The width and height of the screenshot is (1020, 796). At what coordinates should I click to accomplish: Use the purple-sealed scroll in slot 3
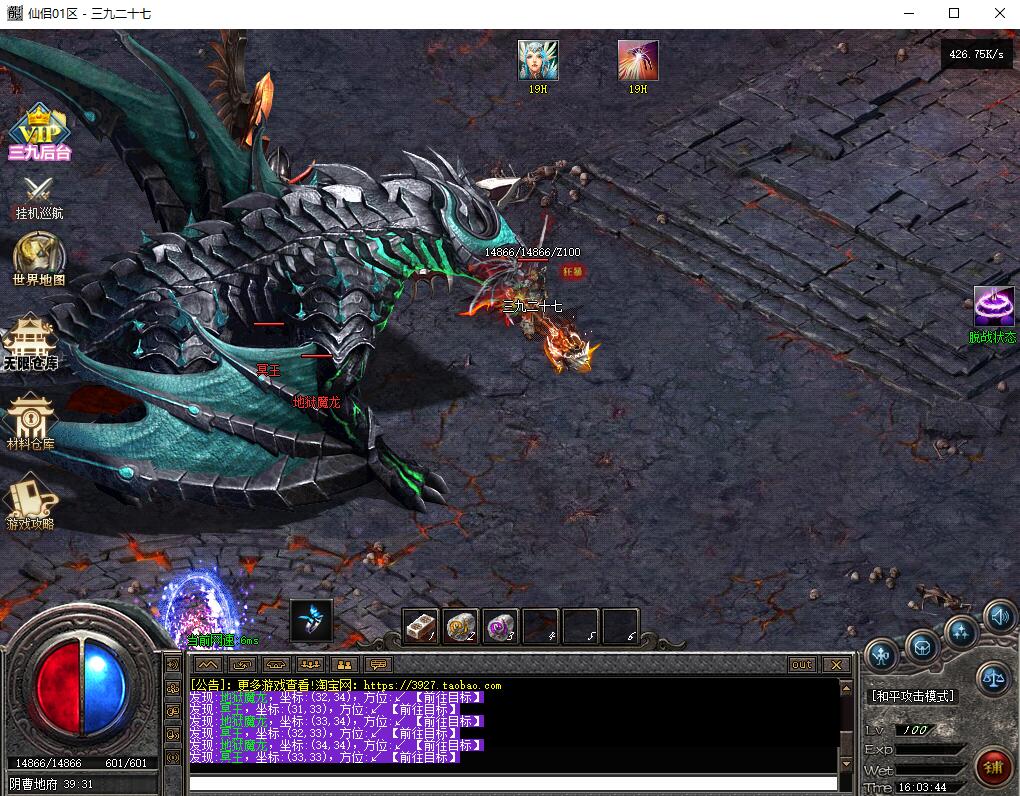tap(501, 627)
